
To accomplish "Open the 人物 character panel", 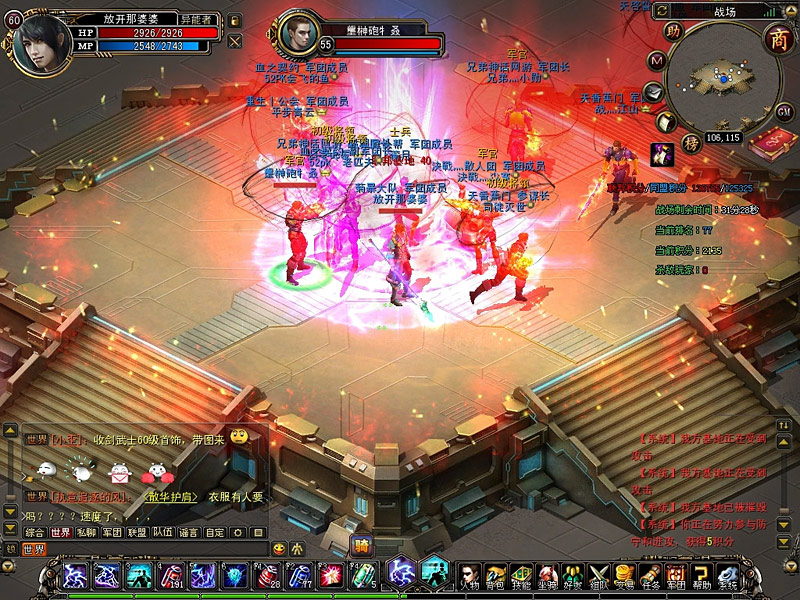I will click(x=470, y=577).
